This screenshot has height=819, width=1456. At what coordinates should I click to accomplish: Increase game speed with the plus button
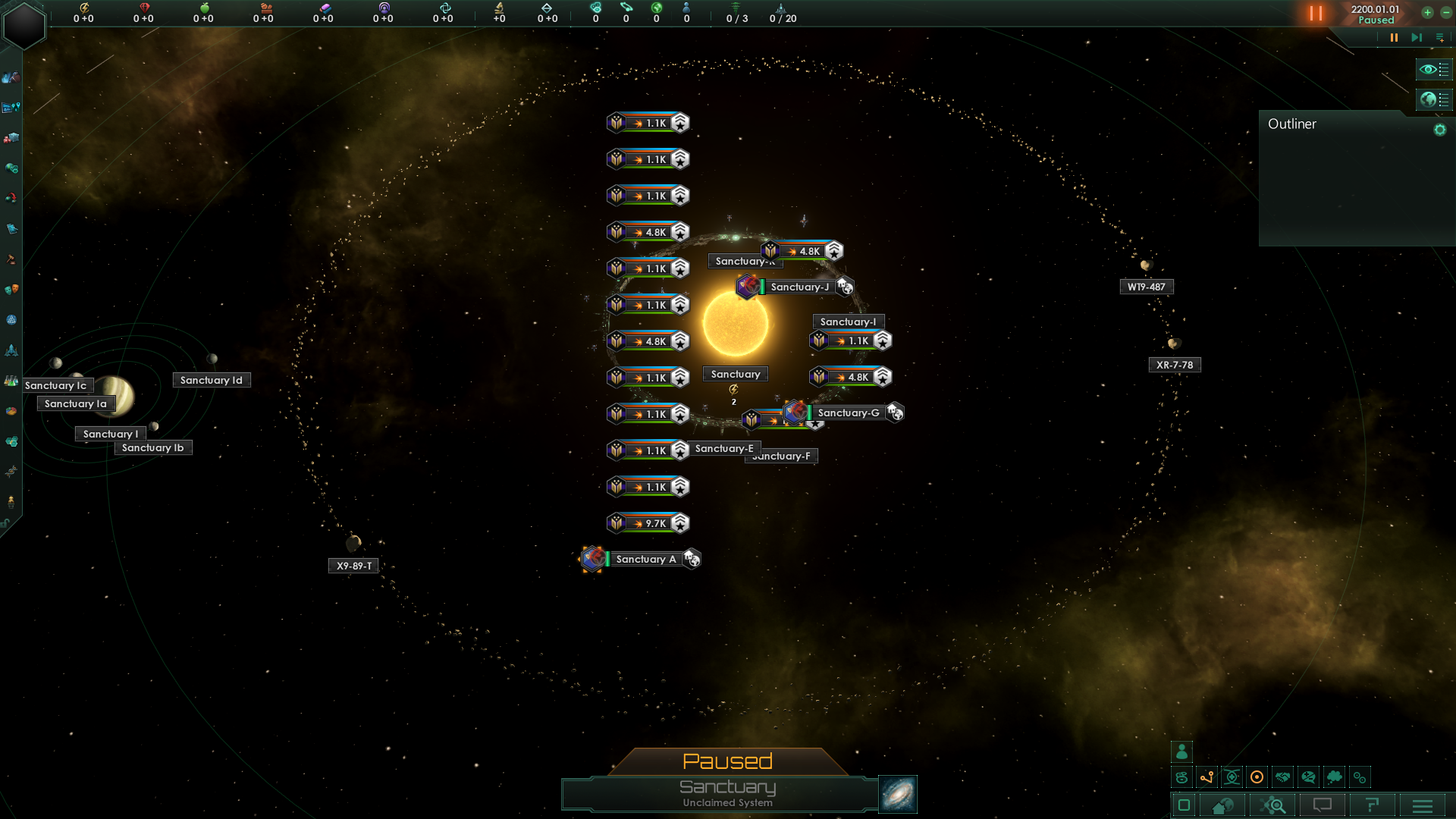(1427, 13)
